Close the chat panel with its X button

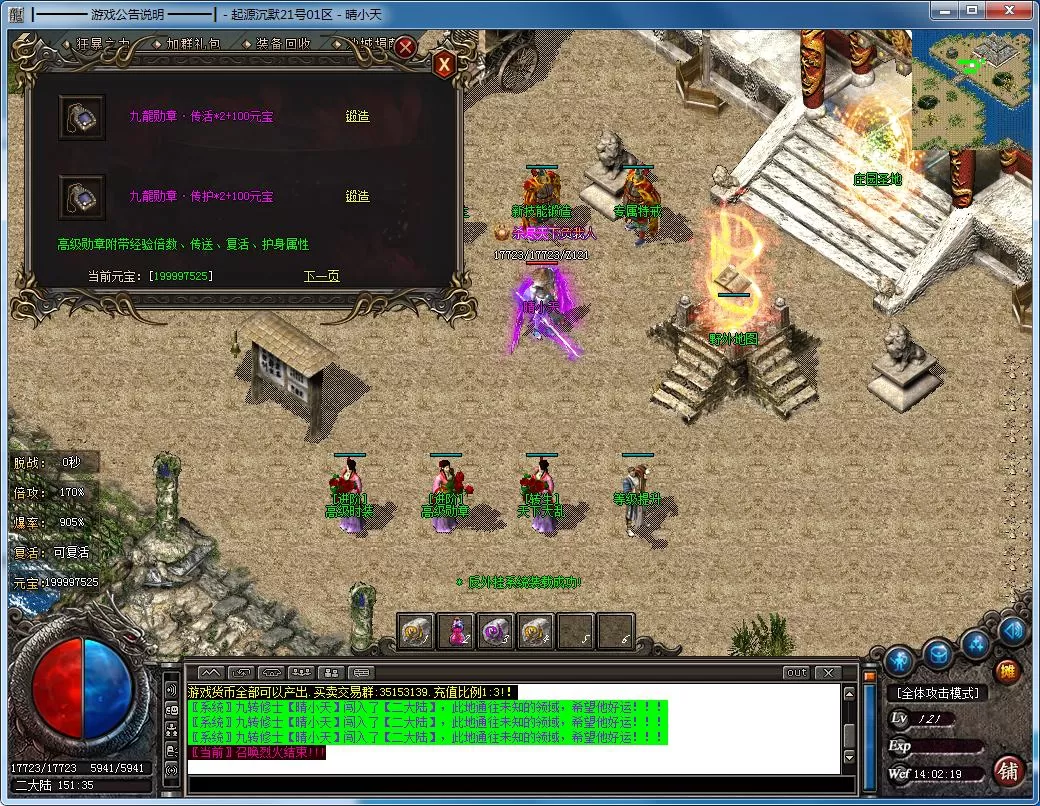(827, 673)
